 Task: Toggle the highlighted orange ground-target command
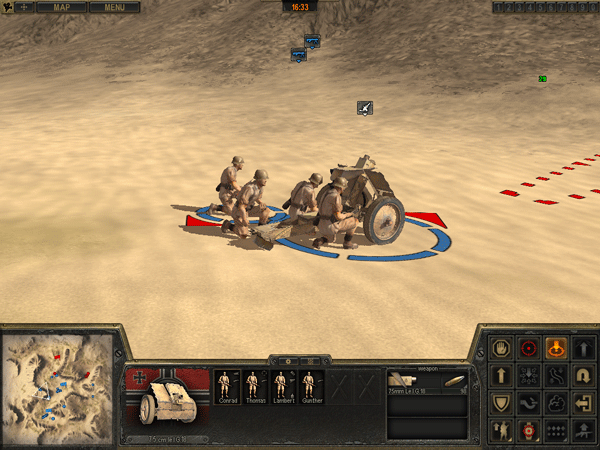[557, 349]
